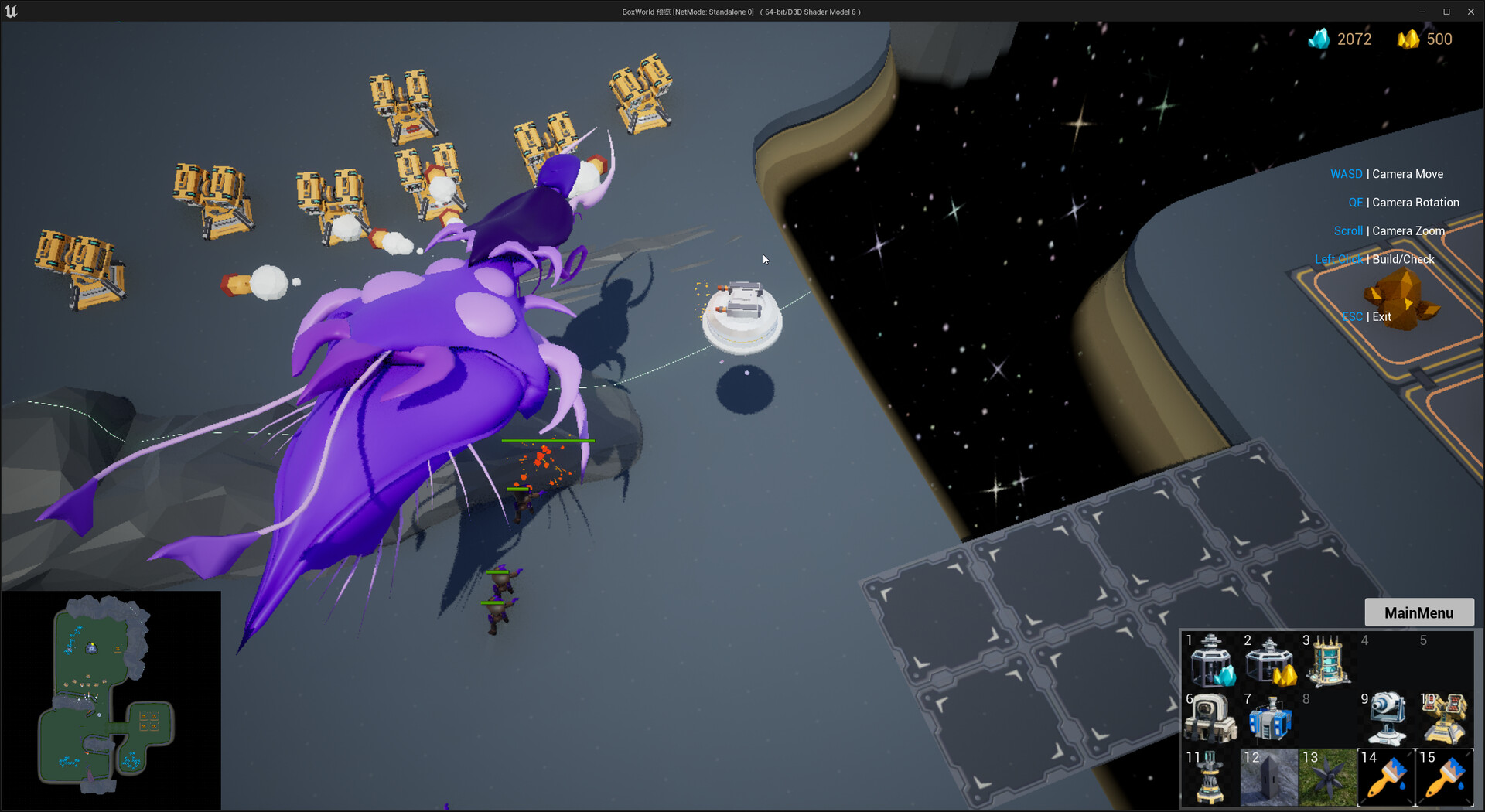Select the paint brush tool in slot 15

coord(1445,777)
